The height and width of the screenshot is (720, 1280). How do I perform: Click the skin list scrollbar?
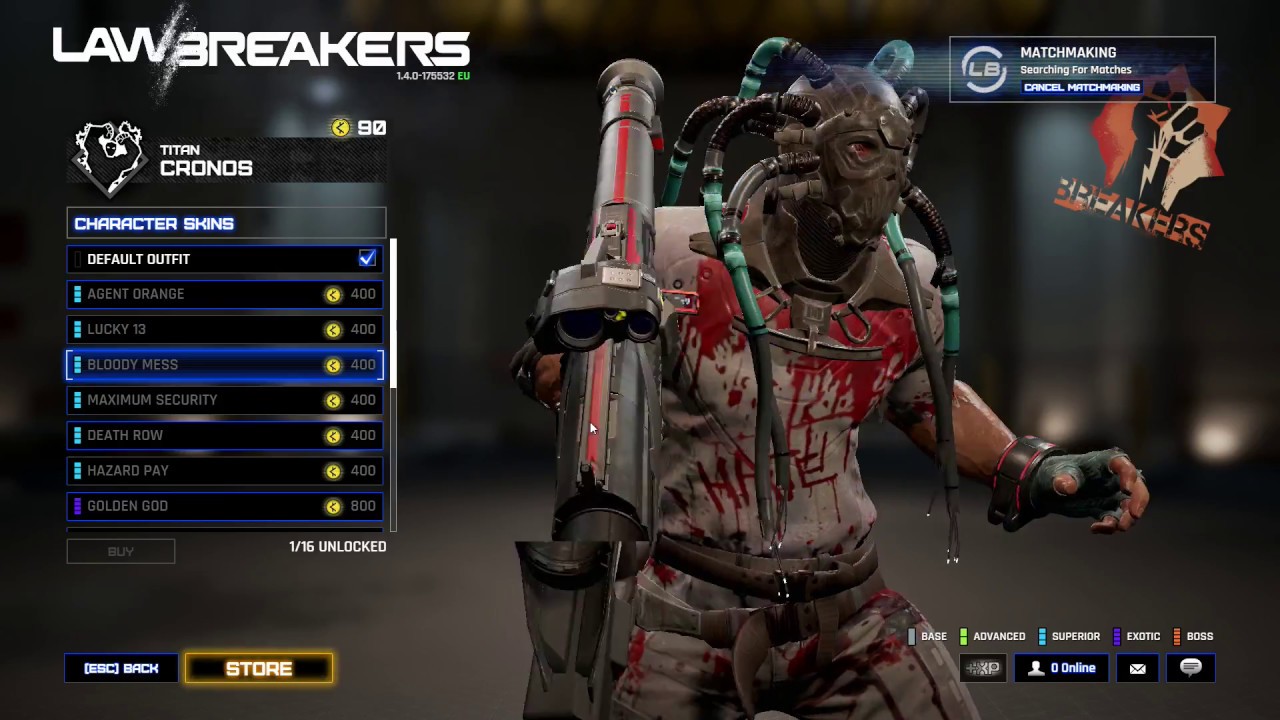[x=393, y=312]
